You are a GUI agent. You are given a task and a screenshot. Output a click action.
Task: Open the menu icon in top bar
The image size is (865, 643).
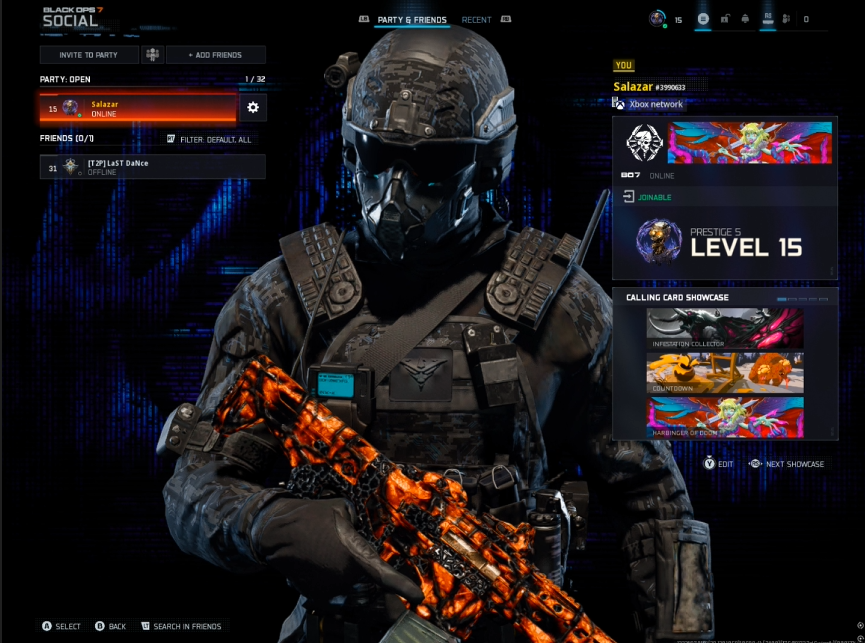(703, 19)
